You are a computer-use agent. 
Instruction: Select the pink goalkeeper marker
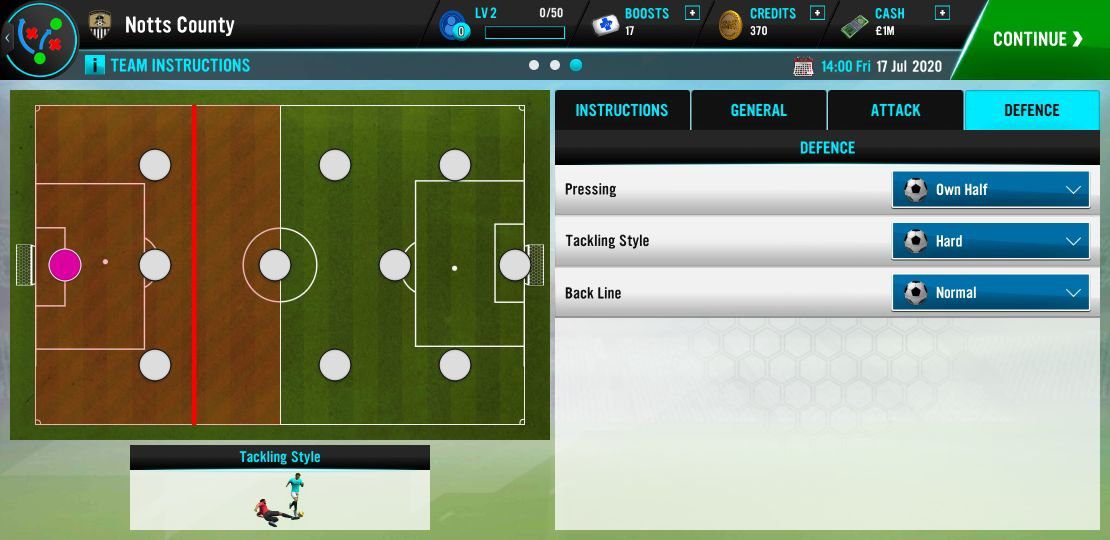[x=65, y=265]
